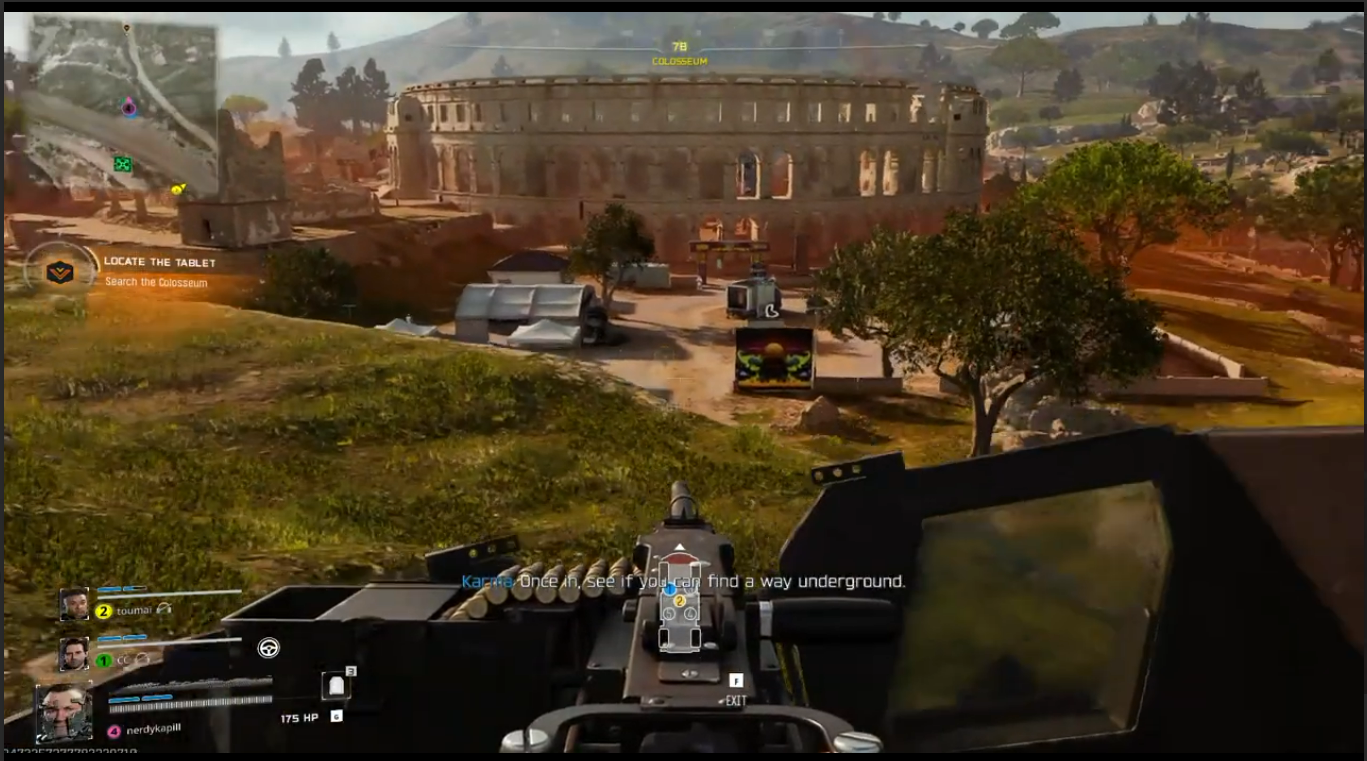Select the Colosseum compass waypoint

(679, 53)
